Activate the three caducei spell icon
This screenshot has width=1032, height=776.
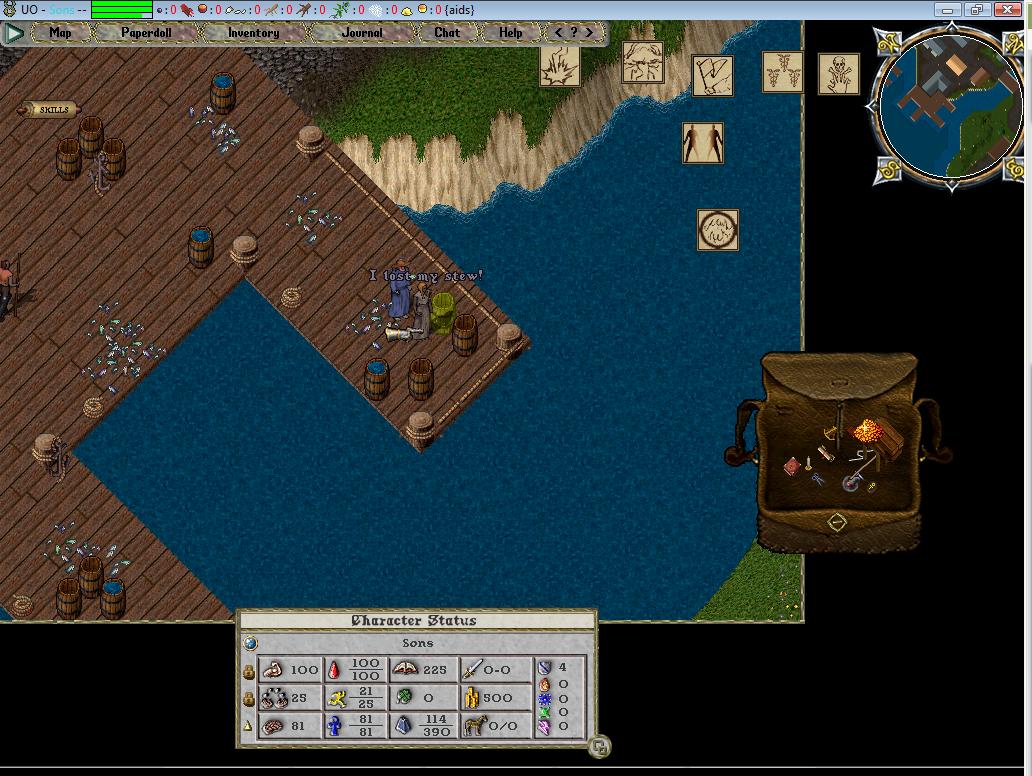tap(783, 73)
